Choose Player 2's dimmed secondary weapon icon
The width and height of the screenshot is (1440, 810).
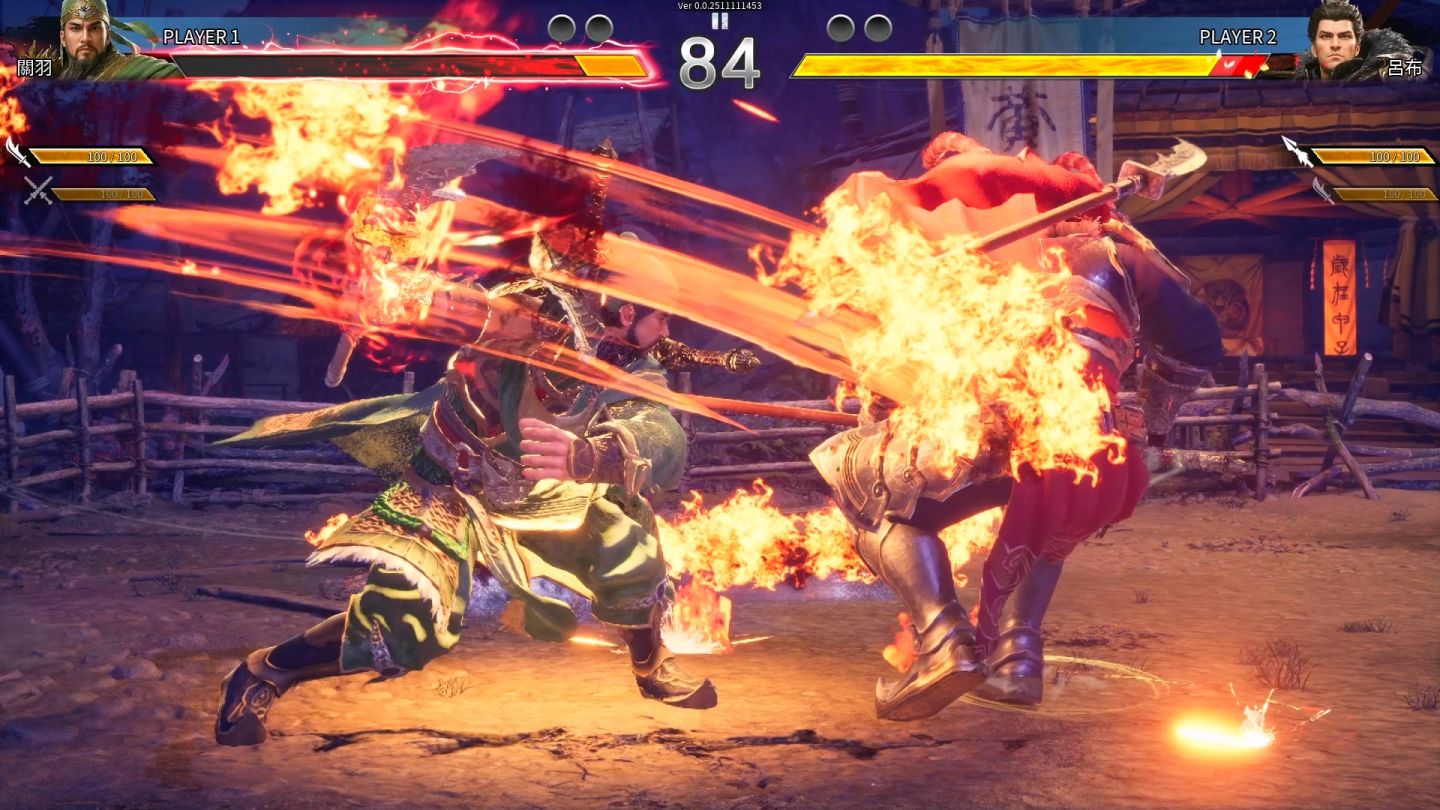(1323, 191)
